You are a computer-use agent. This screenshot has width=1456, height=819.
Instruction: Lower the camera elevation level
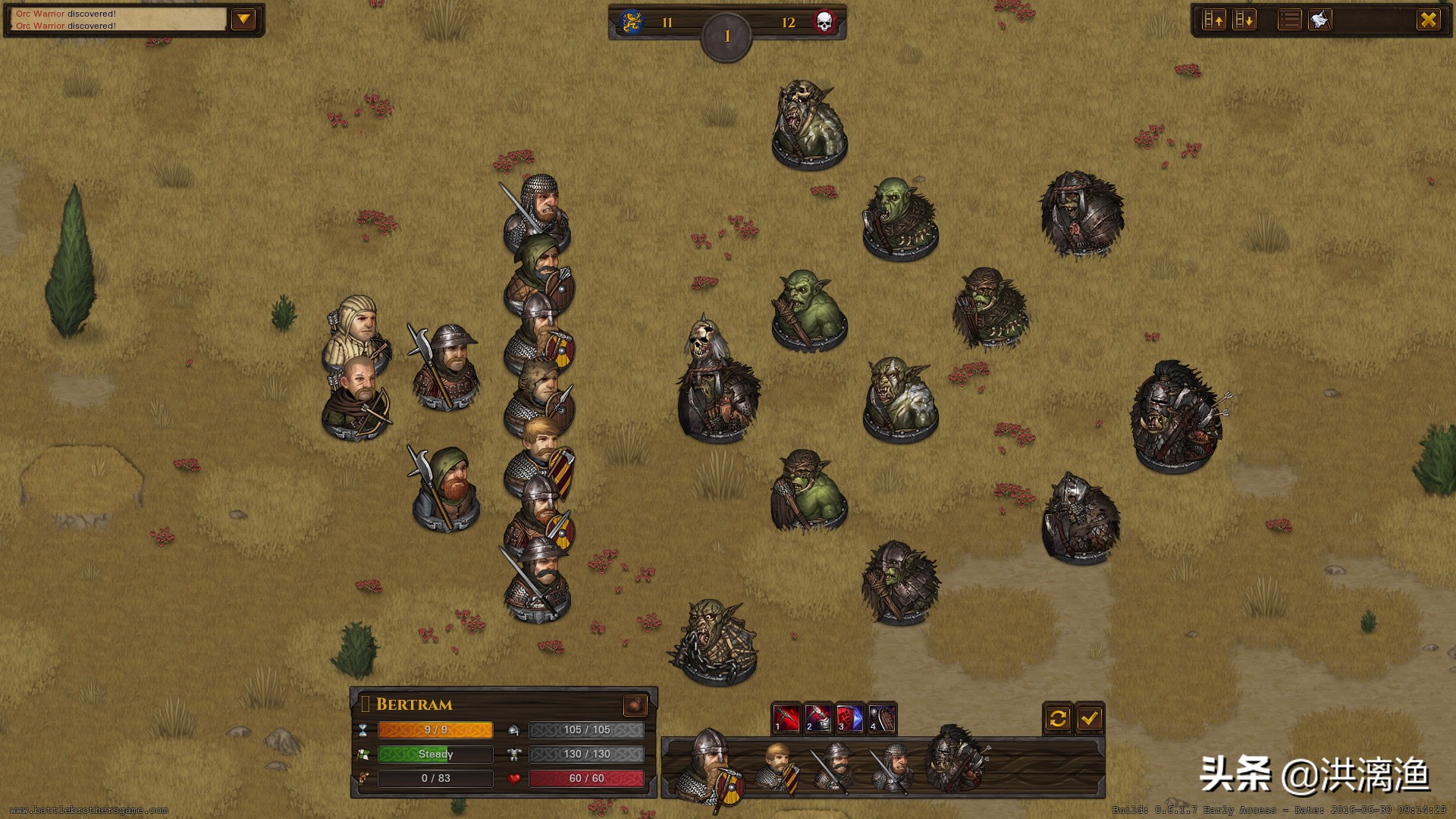[x=1244, y=20]
